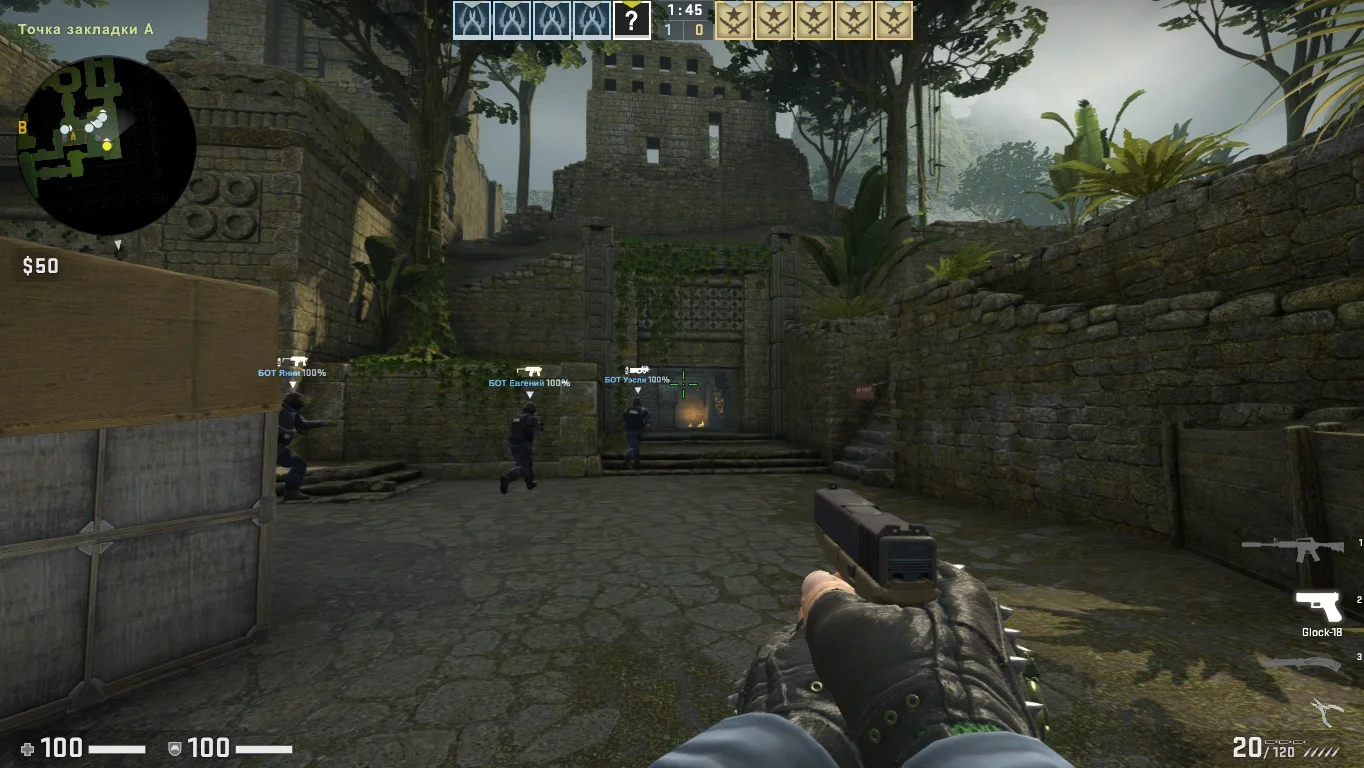Choose the Glock-18 pistol icon
The image size is (1364, 768).
click(1318, 606)
